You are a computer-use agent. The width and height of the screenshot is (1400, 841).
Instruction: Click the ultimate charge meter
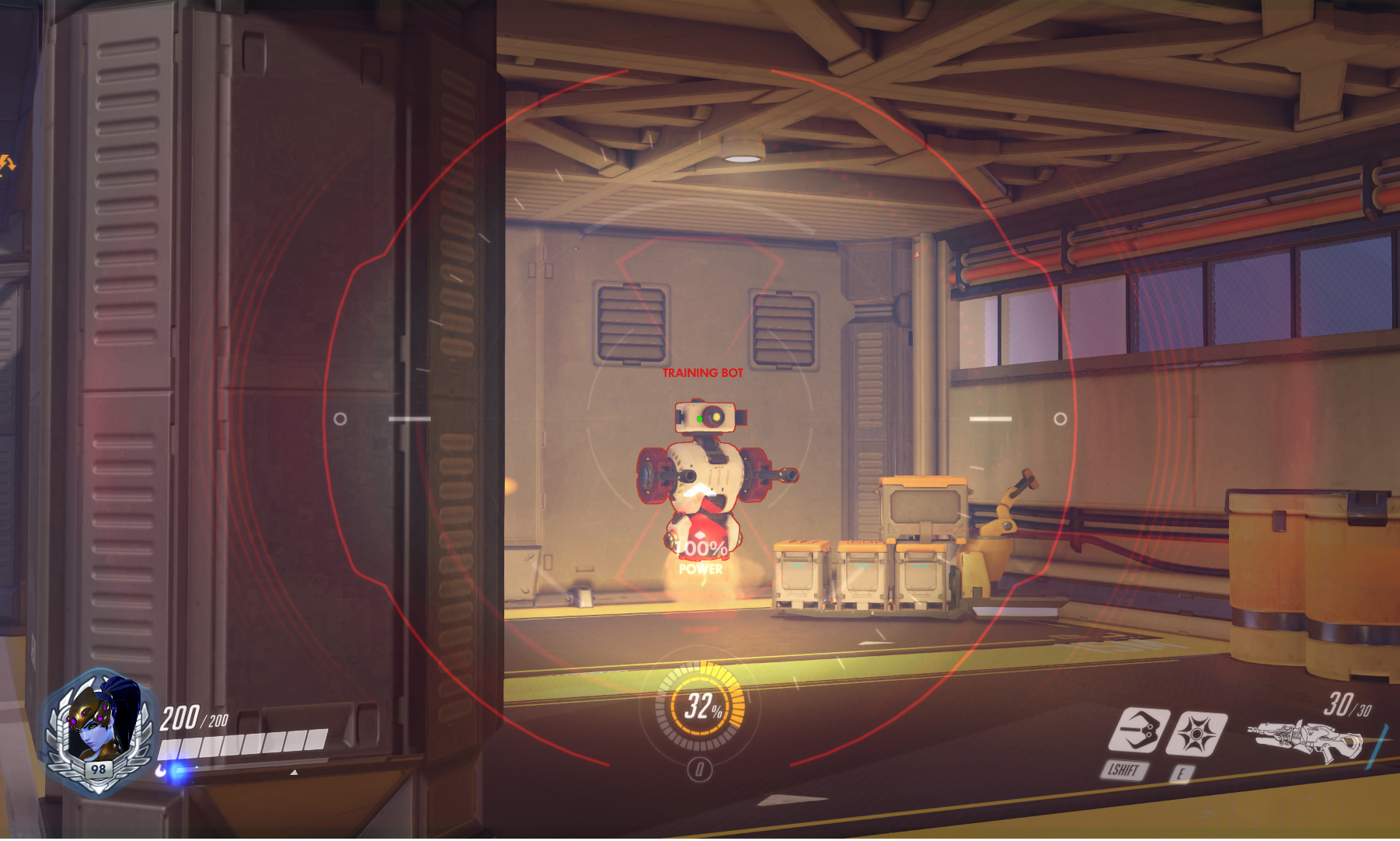pyautogui.click(x=701, y=707)
